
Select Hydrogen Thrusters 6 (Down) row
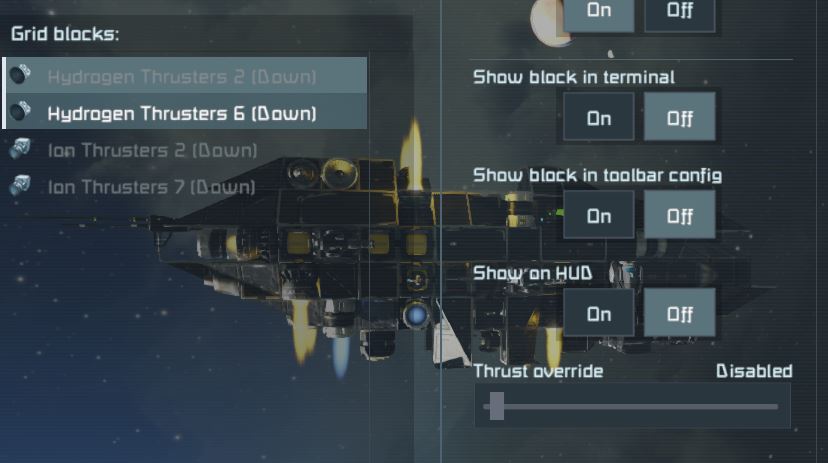(181, 113)
